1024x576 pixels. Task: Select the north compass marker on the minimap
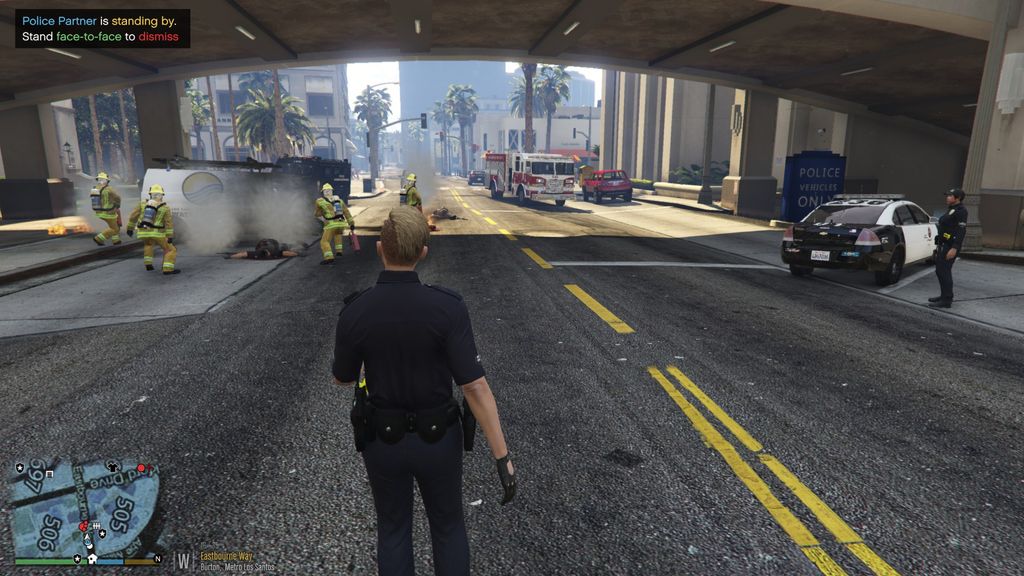tap(157, 556)
